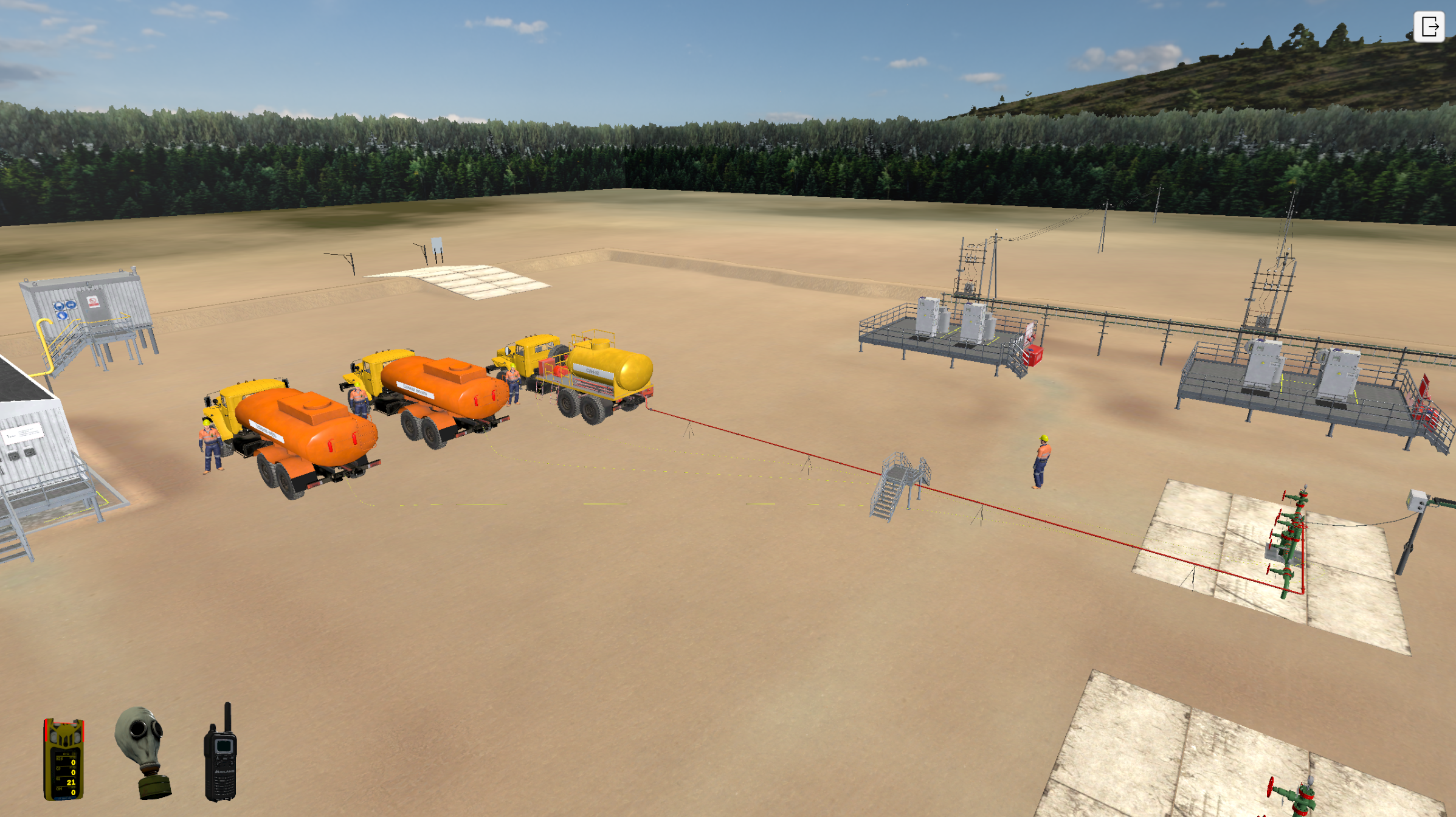Select the gas detector device icon
Image resolution: width=1456 pixels, height=817 pixels.
click(x=63, y=759)
